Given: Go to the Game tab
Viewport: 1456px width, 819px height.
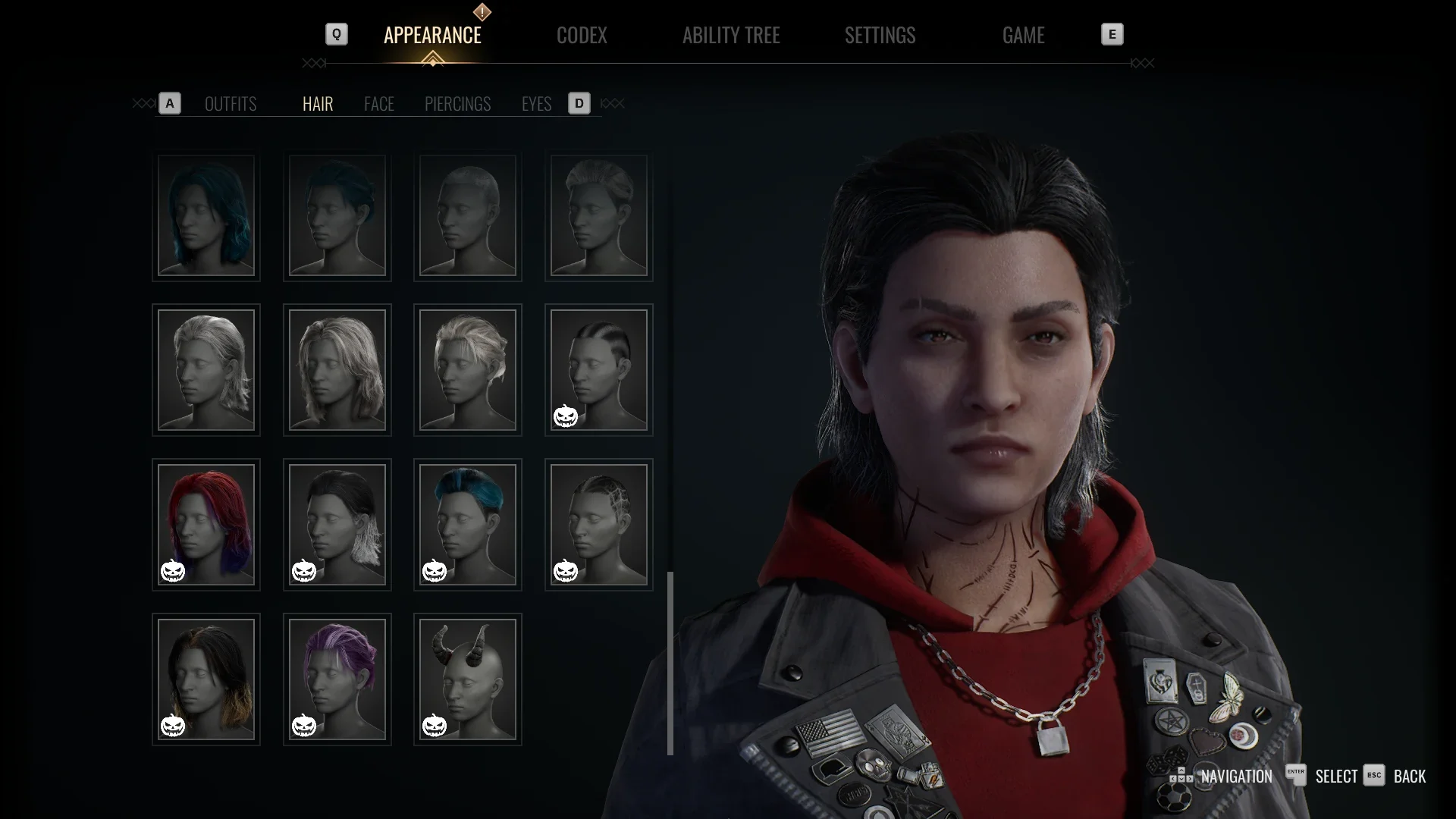Looking at the screenshot, I should [x=1023, y=36].
